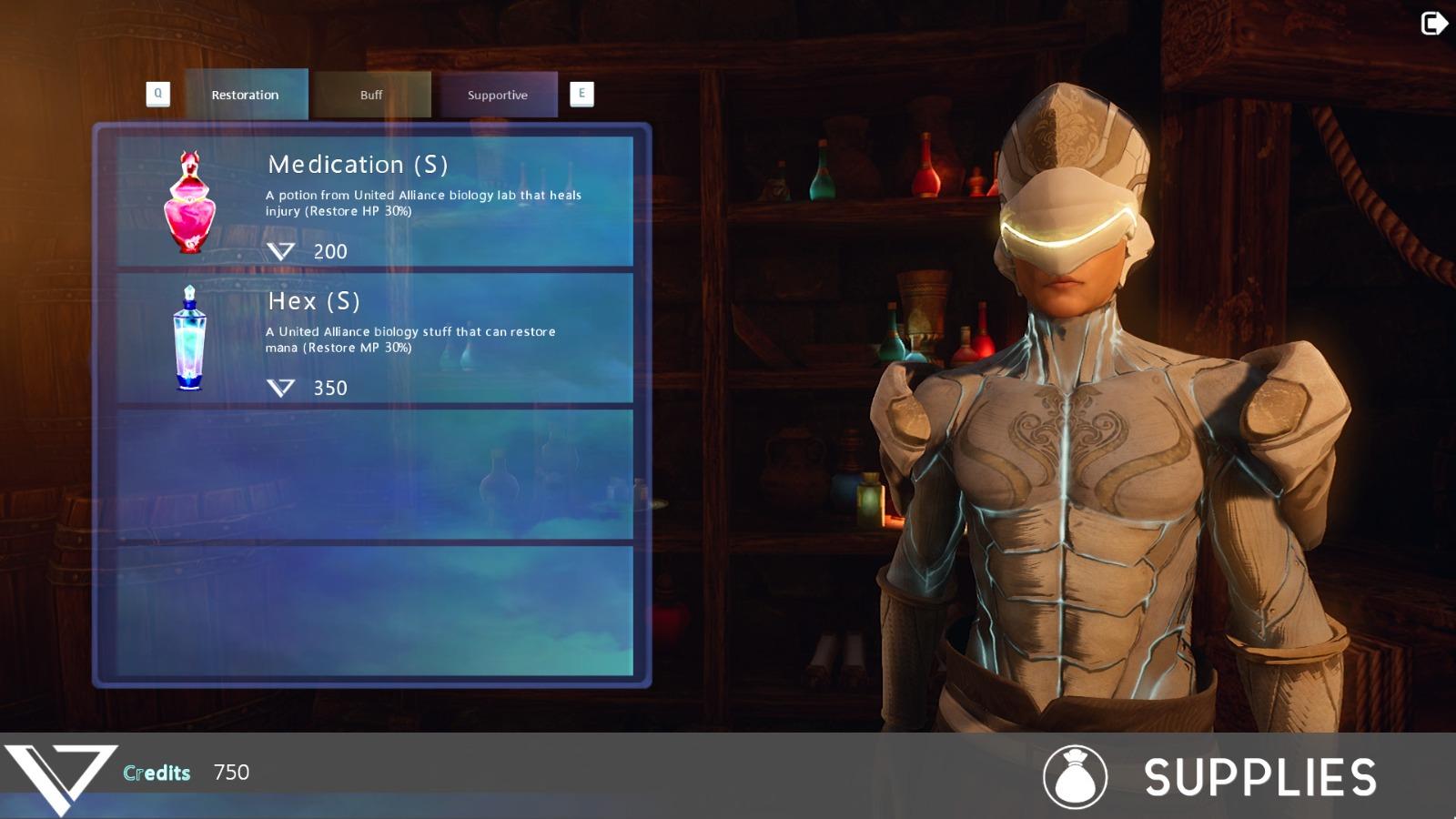
Task: Choose the Hex (S) mana potion
Action: click(375, 339)
